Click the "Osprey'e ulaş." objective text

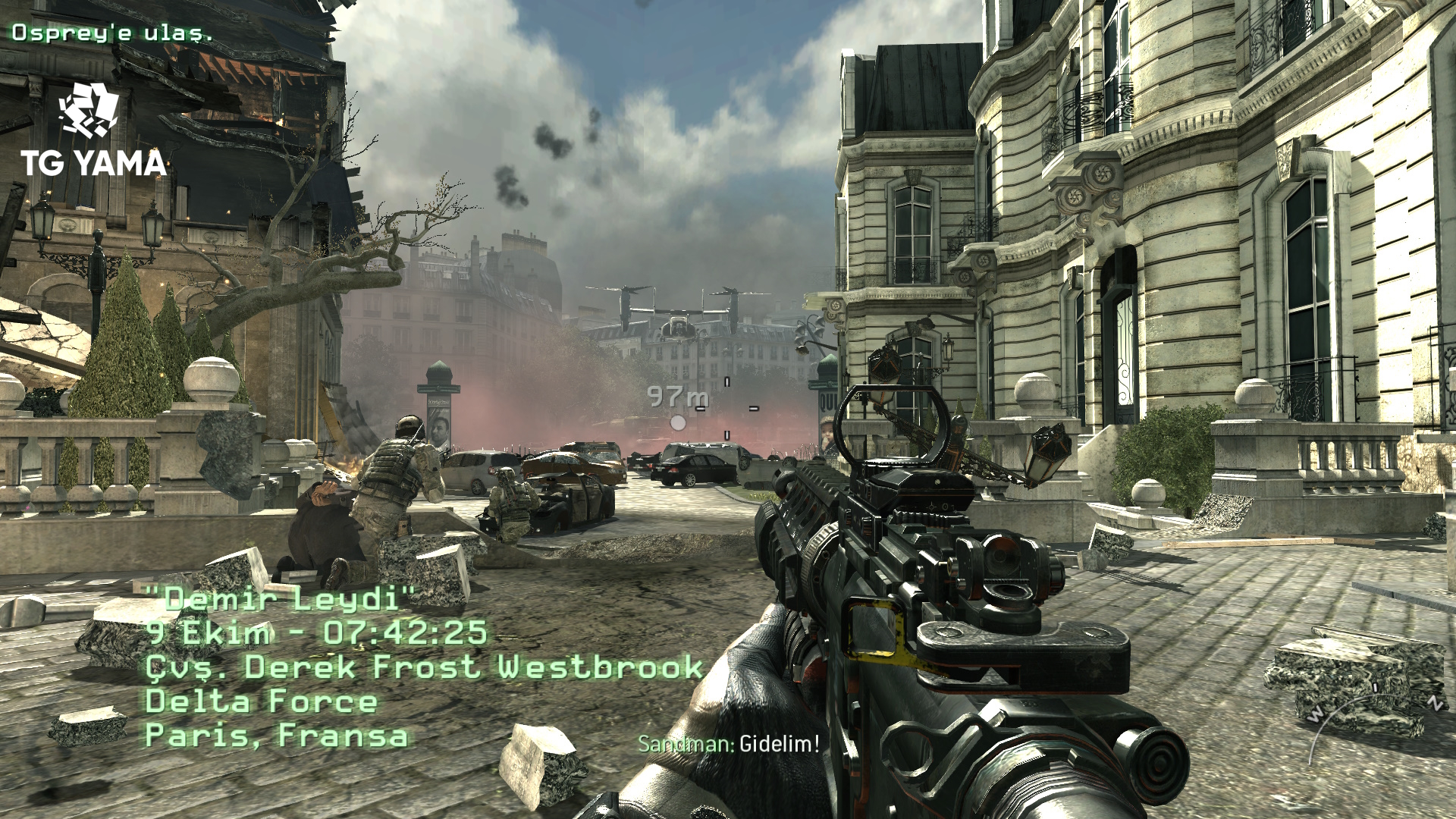pyautogui.click(x=111, y=33)
